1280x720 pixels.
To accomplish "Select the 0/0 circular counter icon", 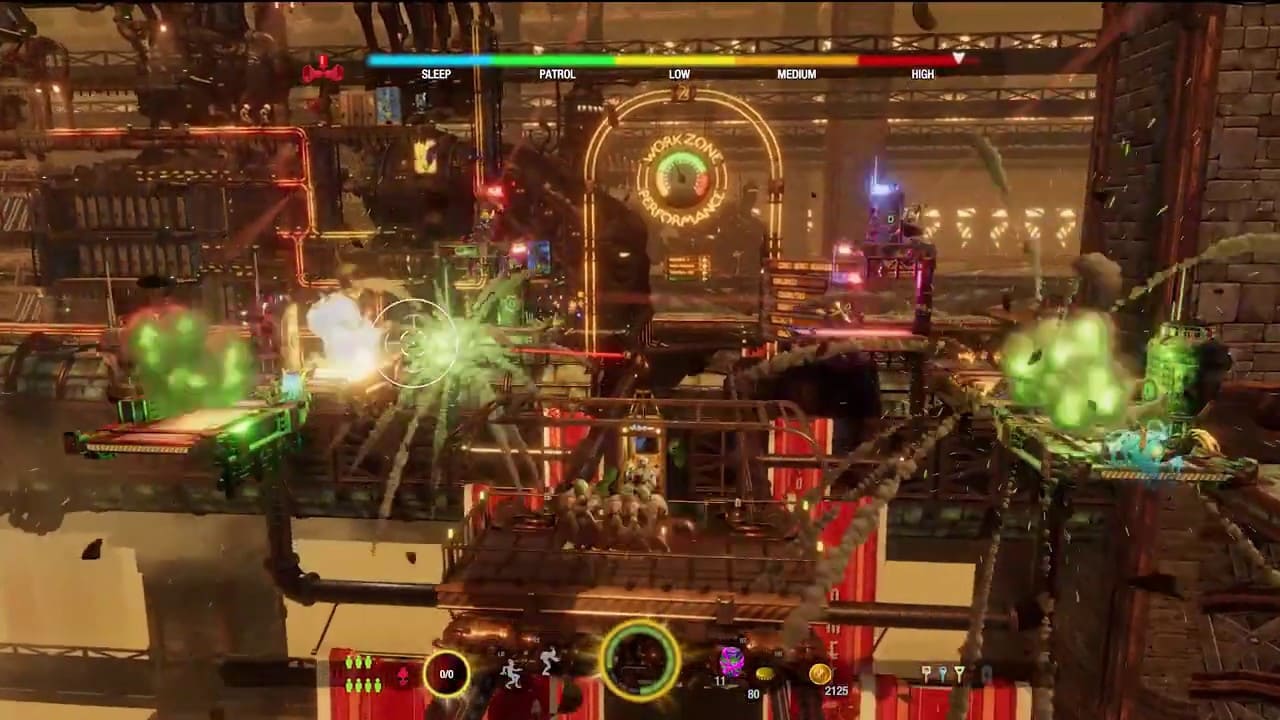I will (x=446, y=673).
